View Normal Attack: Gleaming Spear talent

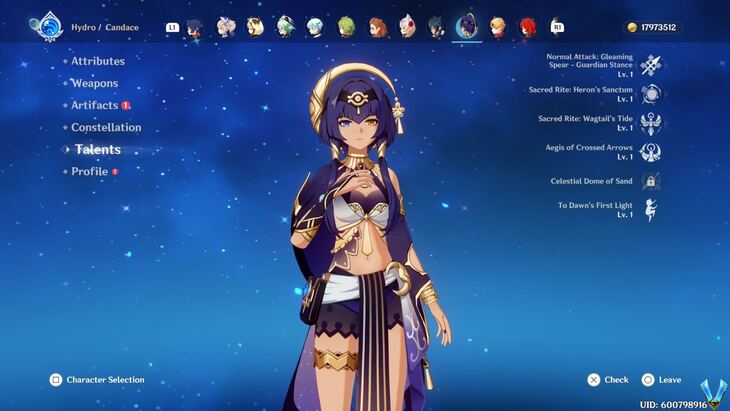[651, 65]
